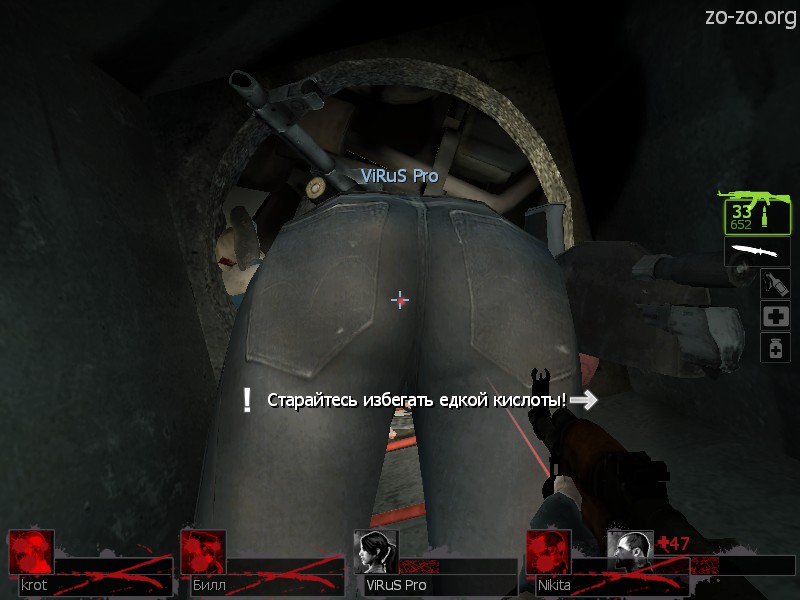The height and width of the screenshot is (600, 800).
Task: Choose the first aid kit slot
Action: point(776,316)
